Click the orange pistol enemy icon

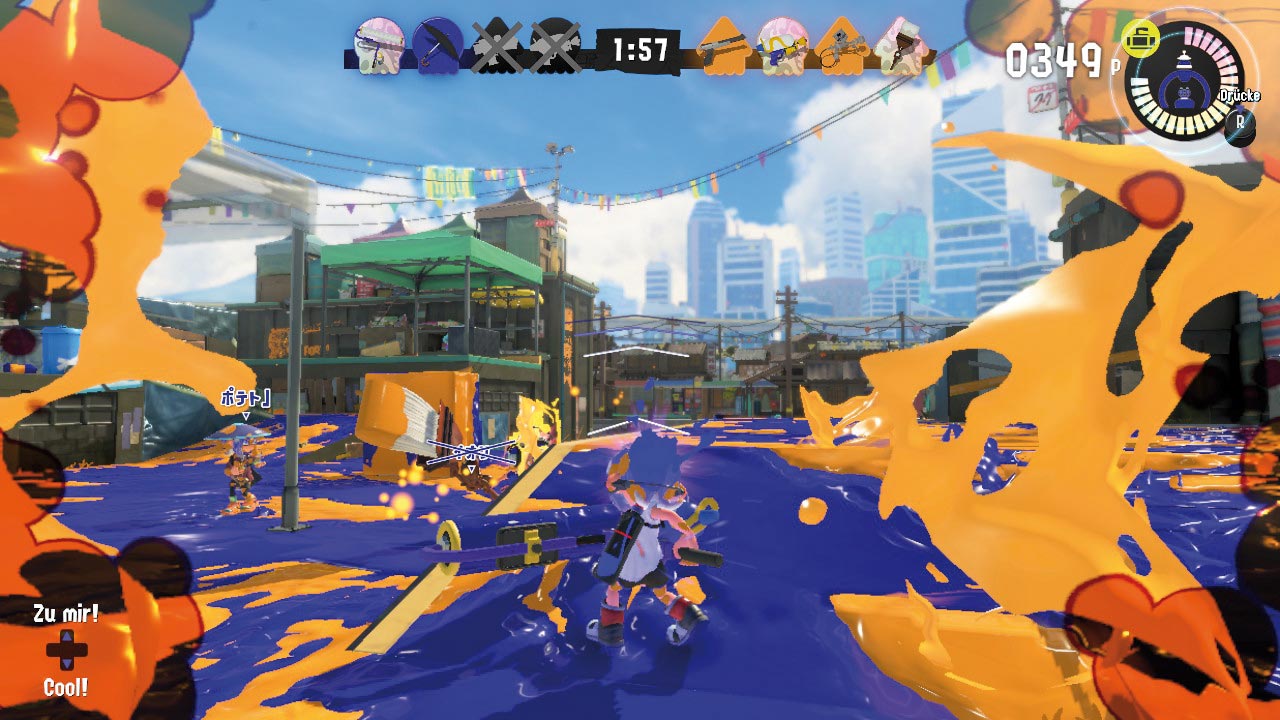pos(723,45)
